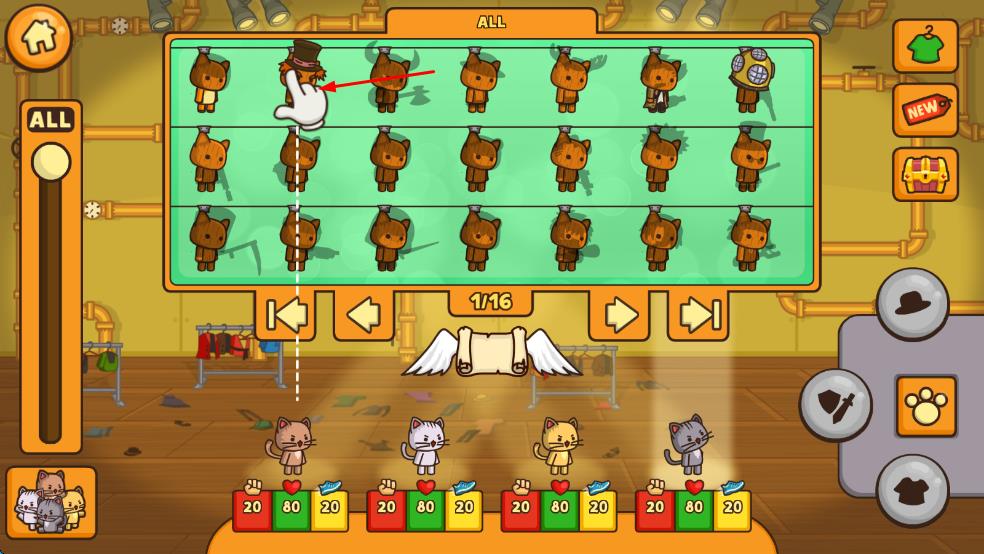Screen dimensions: 984x554
Task: Jump to the last costume page
Action: pos(698,315)
